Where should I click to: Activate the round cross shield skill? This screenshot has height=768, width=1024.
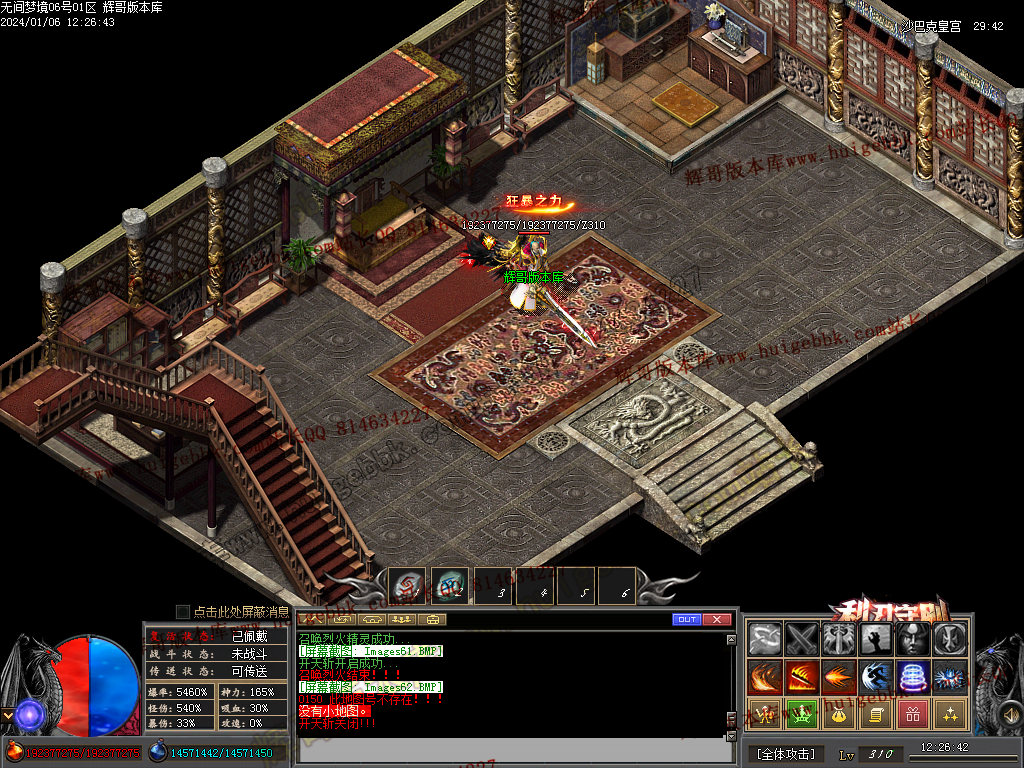pyautogui.click(x=949, y=639)
